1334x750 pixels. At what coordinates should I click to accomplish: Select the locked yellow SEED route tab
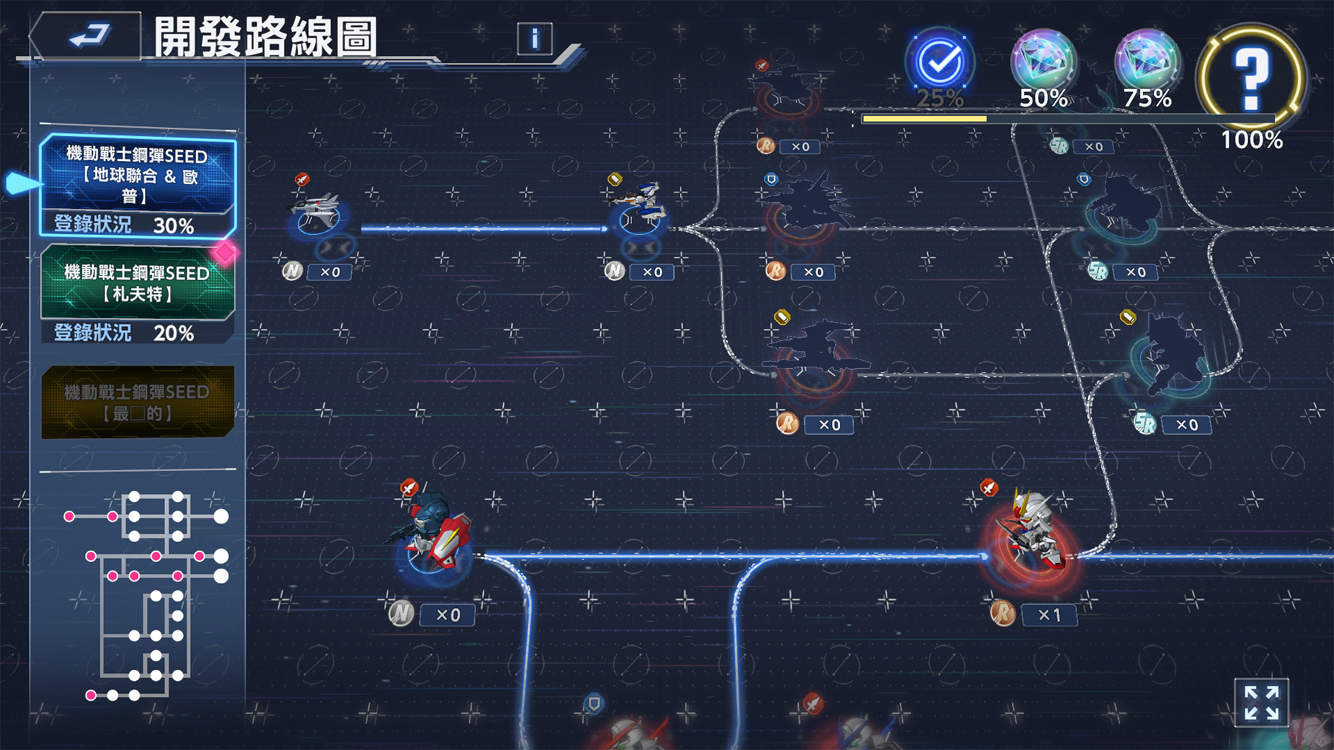pos(138,402)
